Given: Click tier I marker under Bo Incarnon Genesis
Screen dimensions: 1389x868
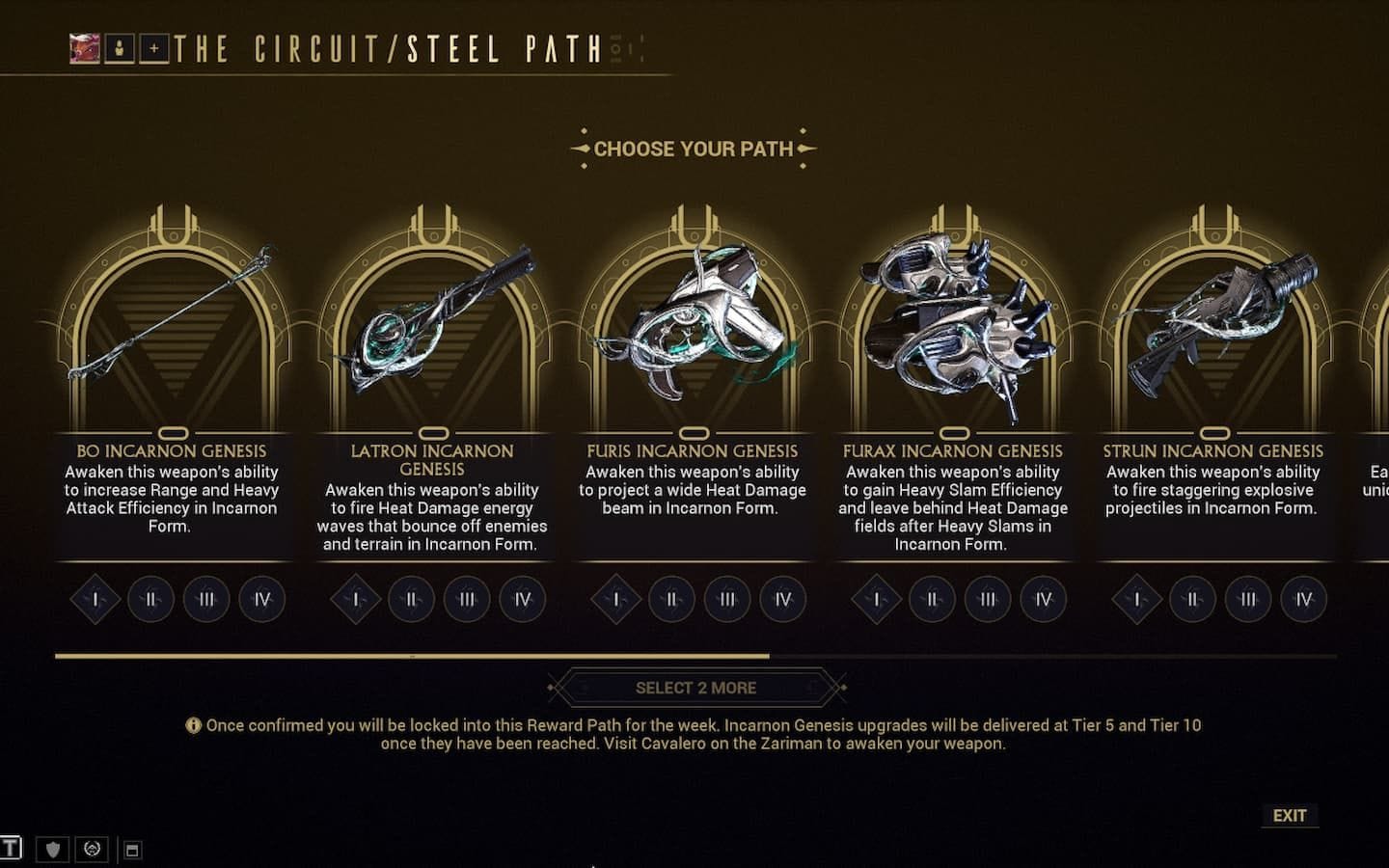Looking at the screenshot, I should pos(95,599).
